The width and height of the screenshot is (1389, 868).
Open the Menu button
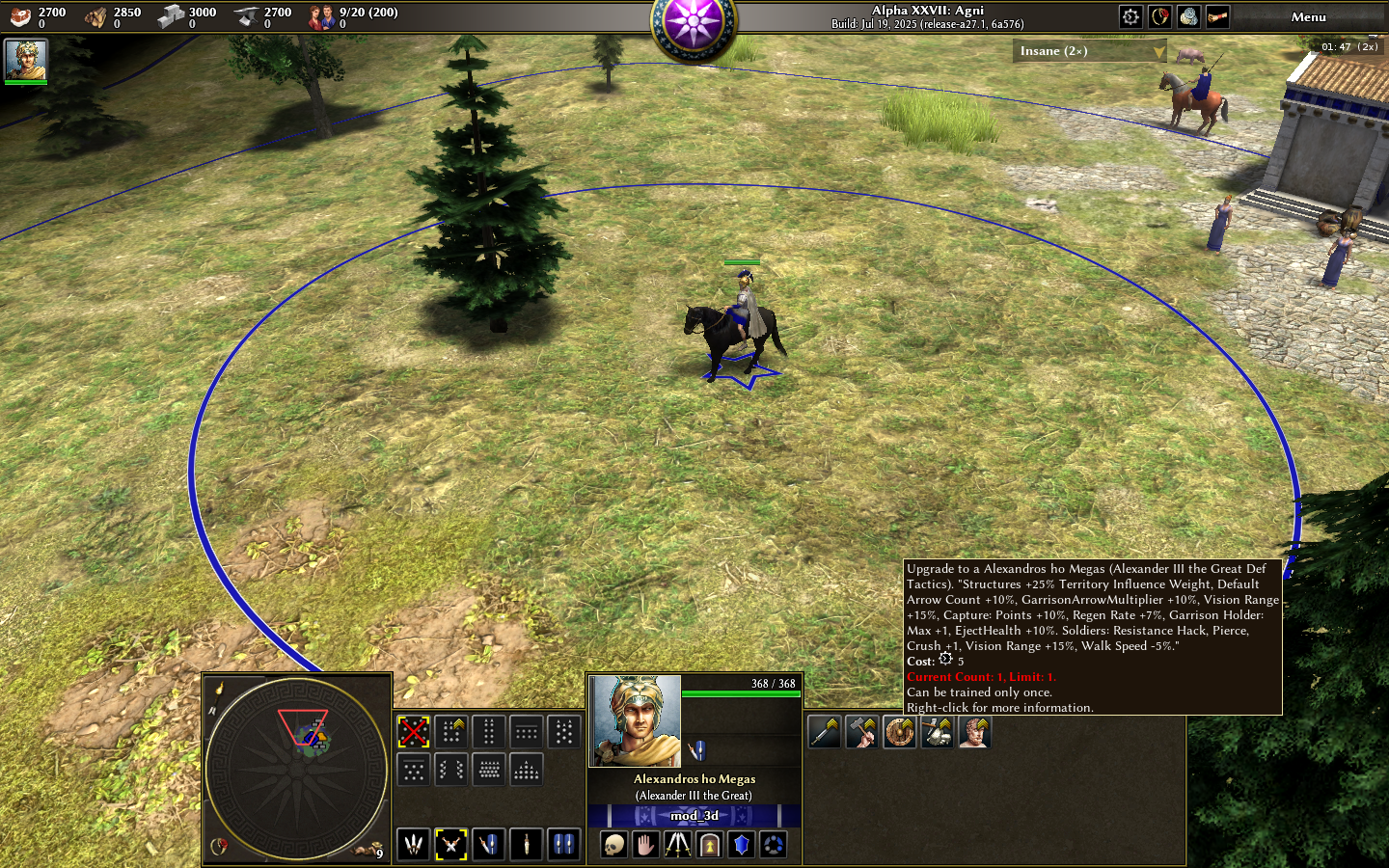coord(1308,16)
